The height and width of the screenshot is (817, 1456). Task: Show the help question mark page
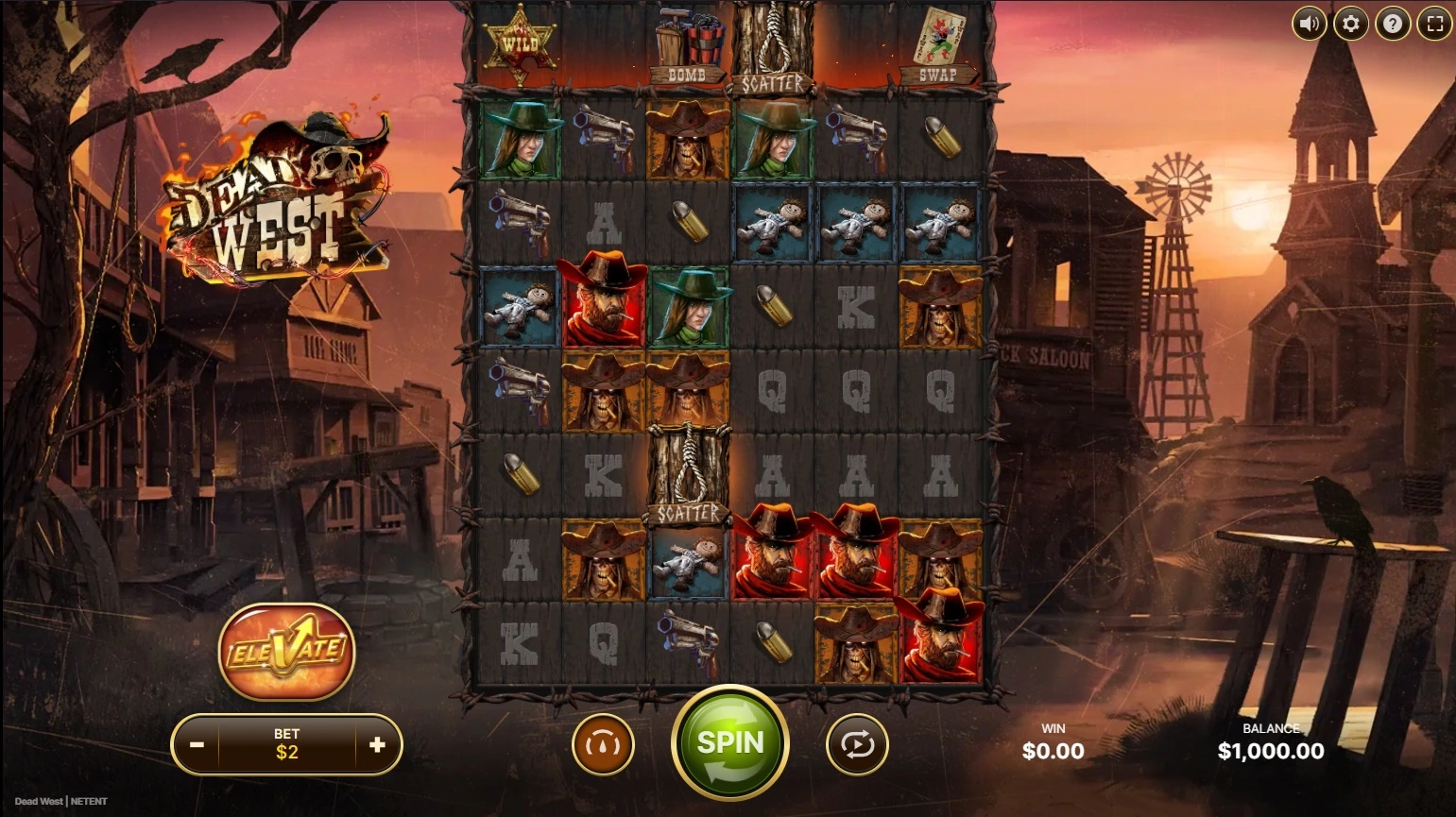click(1393, 24)
